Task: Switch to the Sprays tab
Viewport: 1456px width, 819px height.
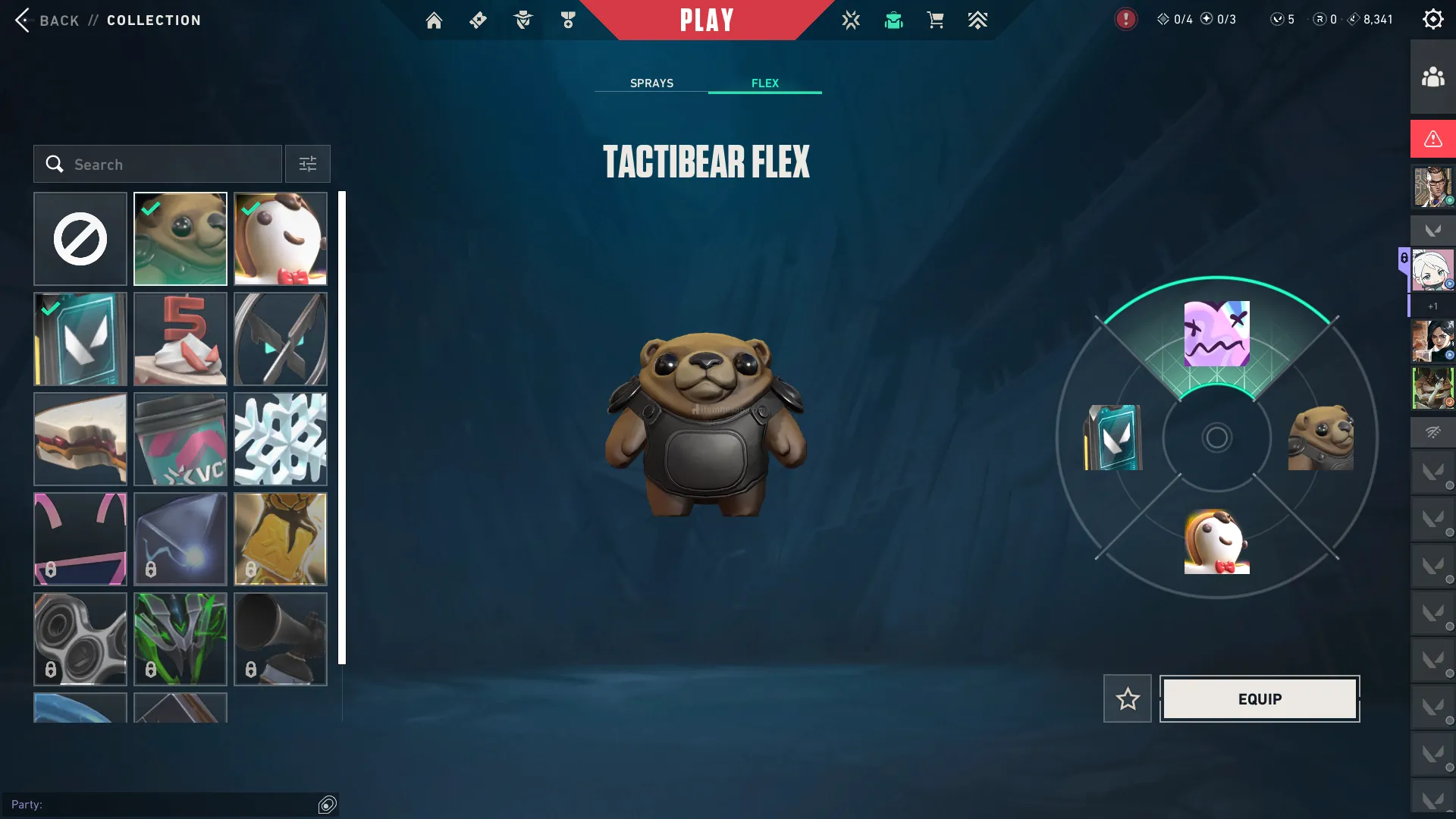Action: [x=651, y=83]
